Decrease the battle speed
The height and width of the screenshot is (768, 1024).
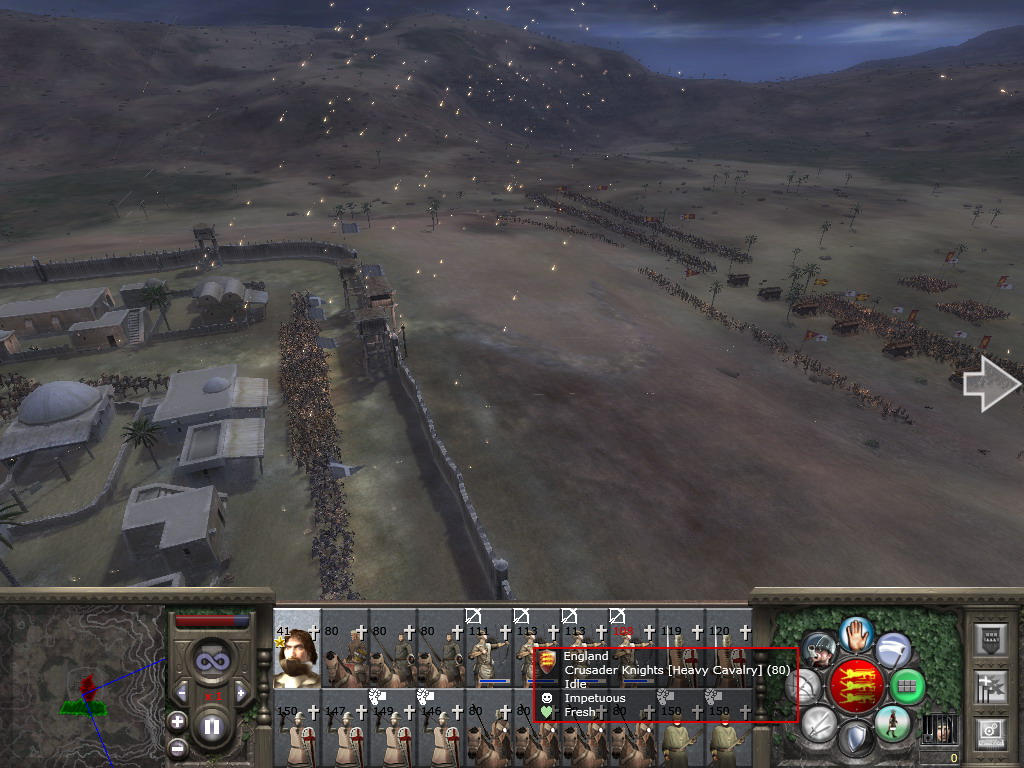click(182, 691)
